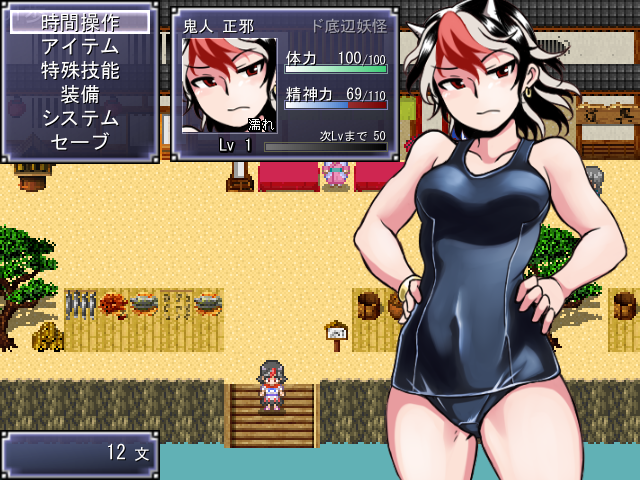Choose 特殊技能 special skills

80,70
